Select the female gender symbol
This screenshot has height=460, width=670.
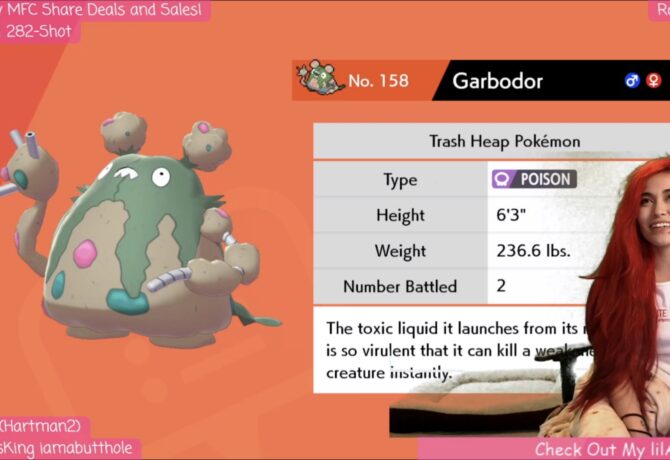coord(652,81)
